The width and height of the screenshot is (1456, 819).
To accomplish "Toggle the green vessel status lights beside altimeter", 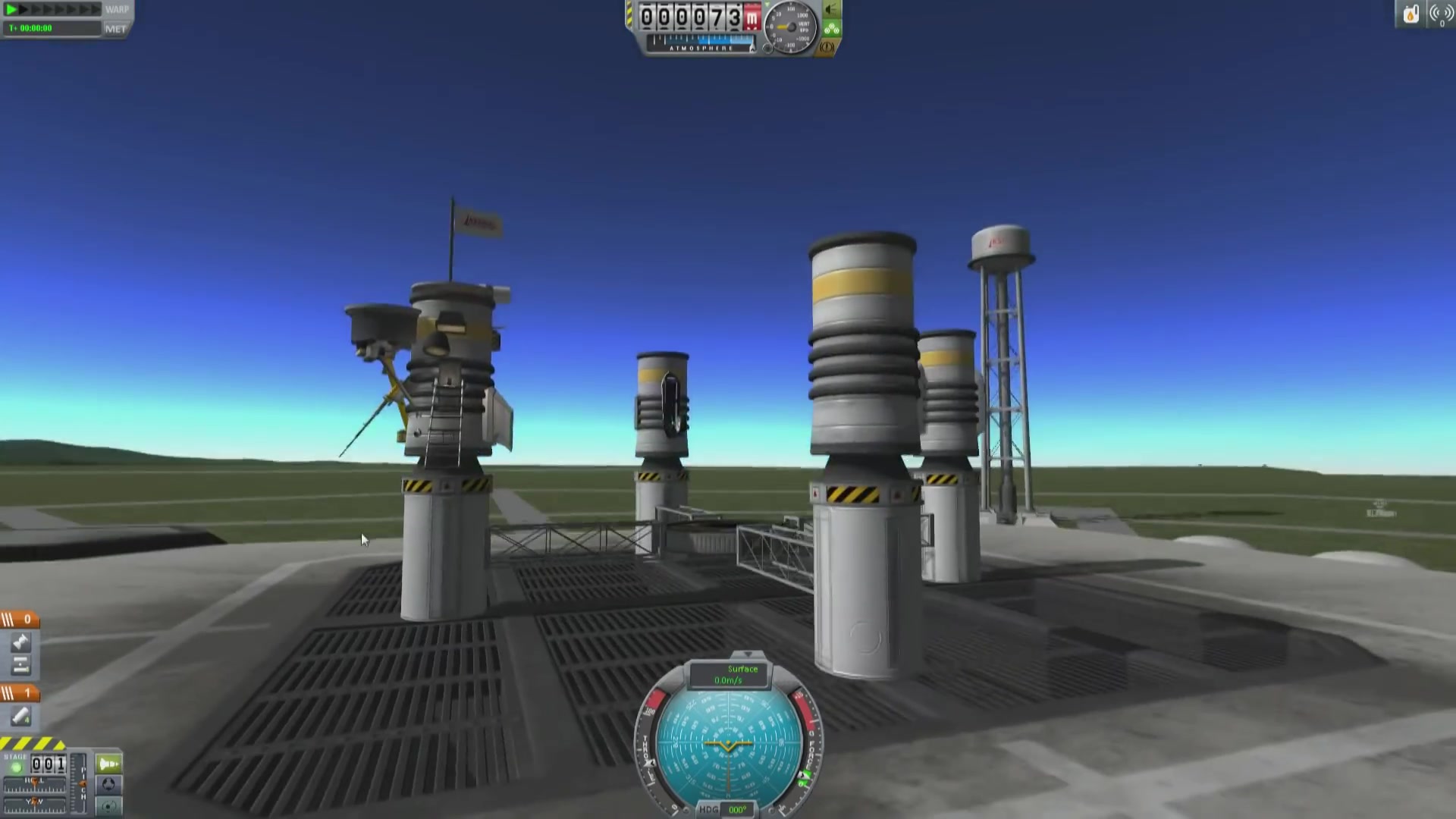I will point(832,28).
